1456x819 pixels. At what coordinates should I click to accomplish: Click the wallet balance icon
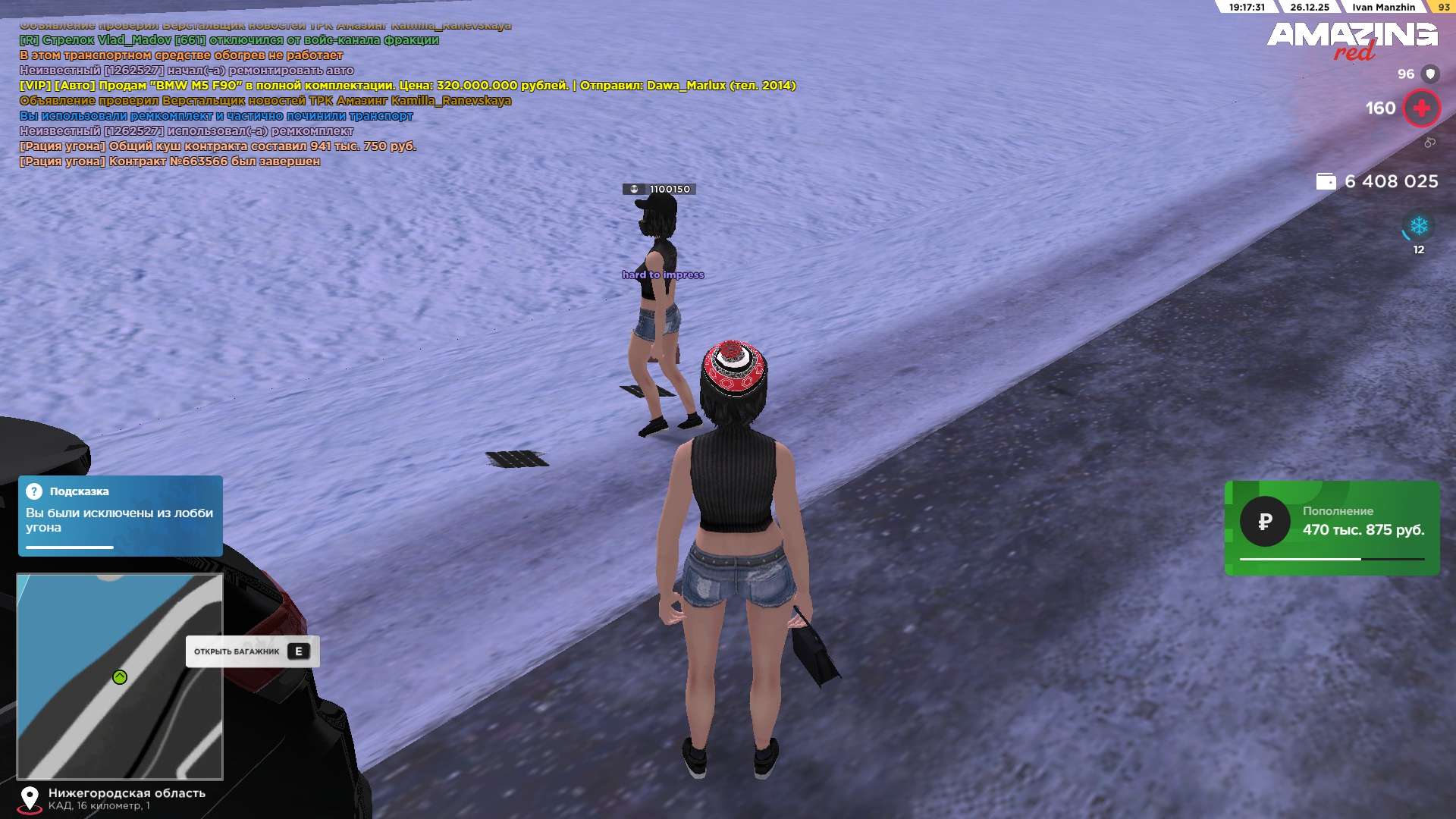1326,181
